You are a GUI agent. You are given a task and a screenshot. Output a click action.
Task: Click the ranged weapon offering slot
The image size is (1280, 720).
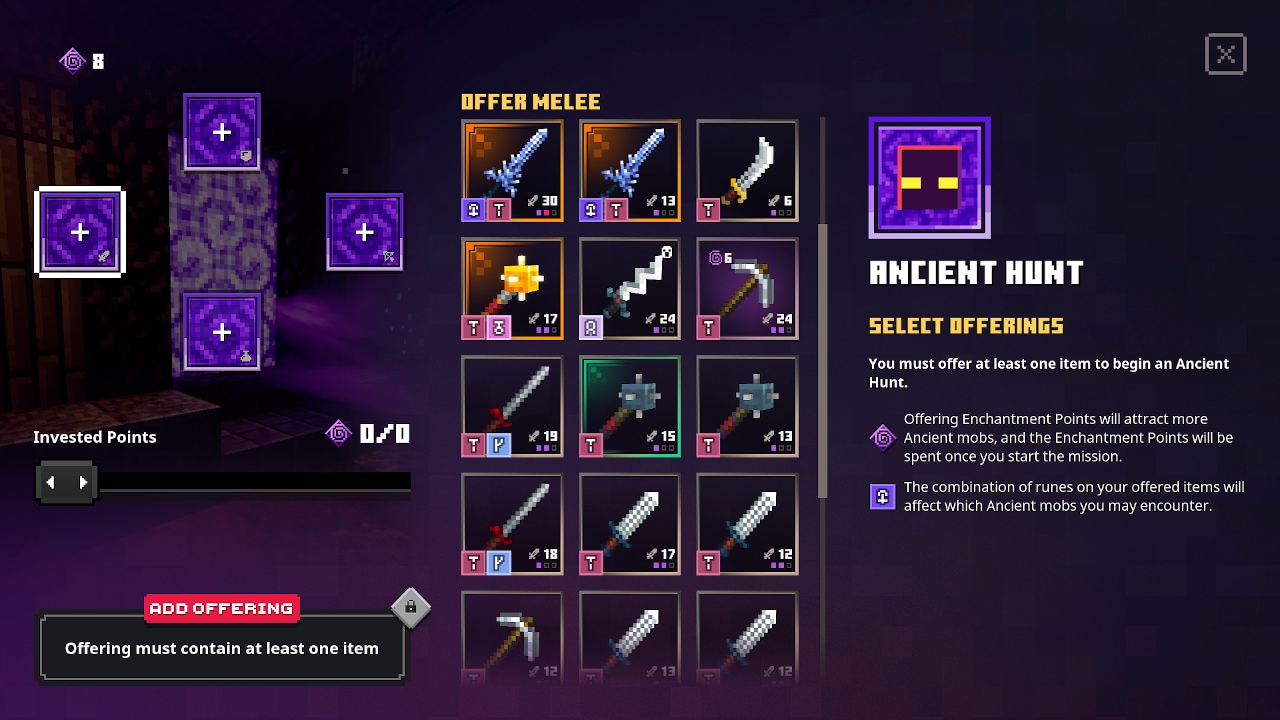click(365, 231)
